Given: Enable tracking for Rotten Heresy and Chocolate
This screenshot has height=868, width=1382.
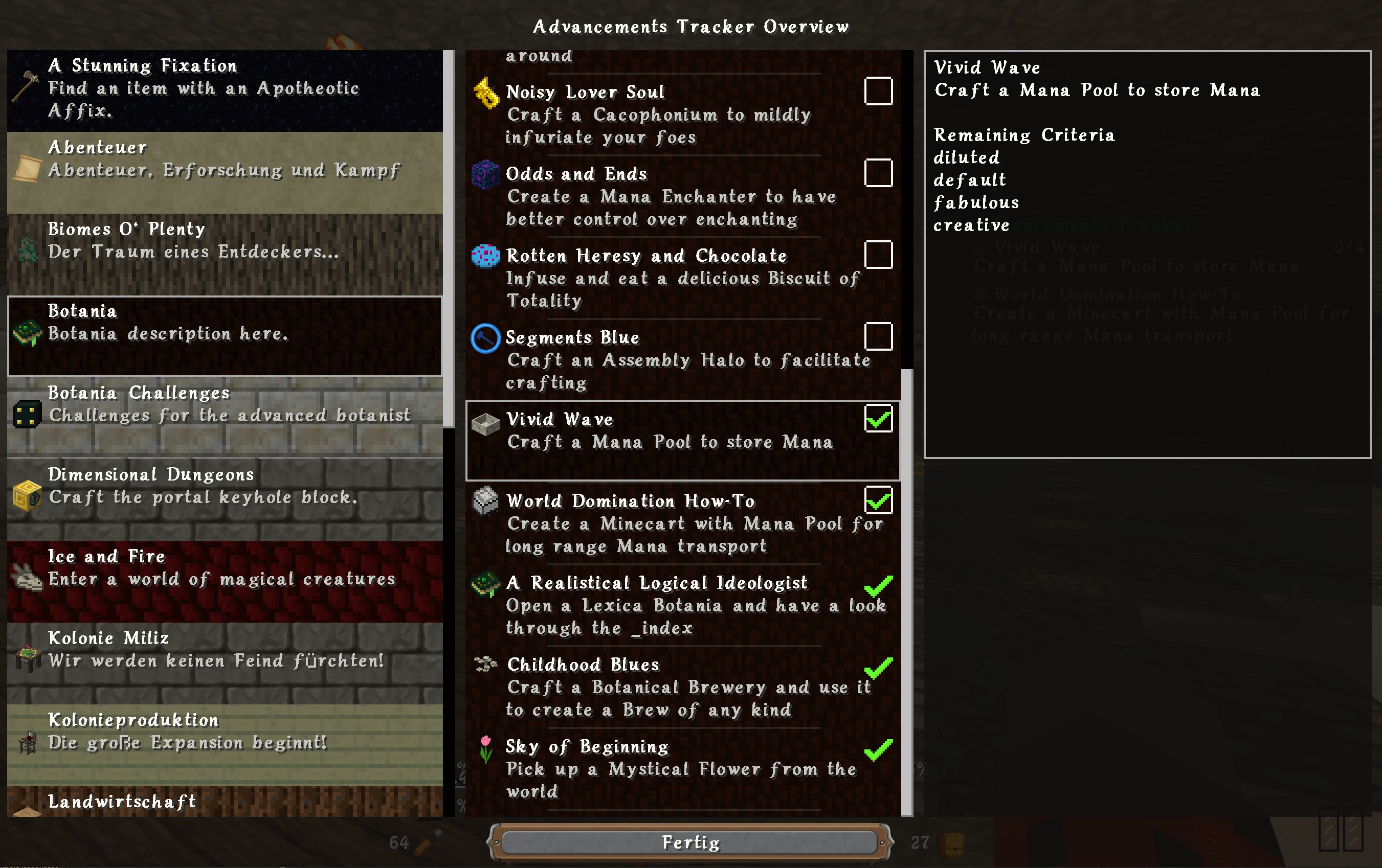Looking at the screenshot, I should pos(878,255).
